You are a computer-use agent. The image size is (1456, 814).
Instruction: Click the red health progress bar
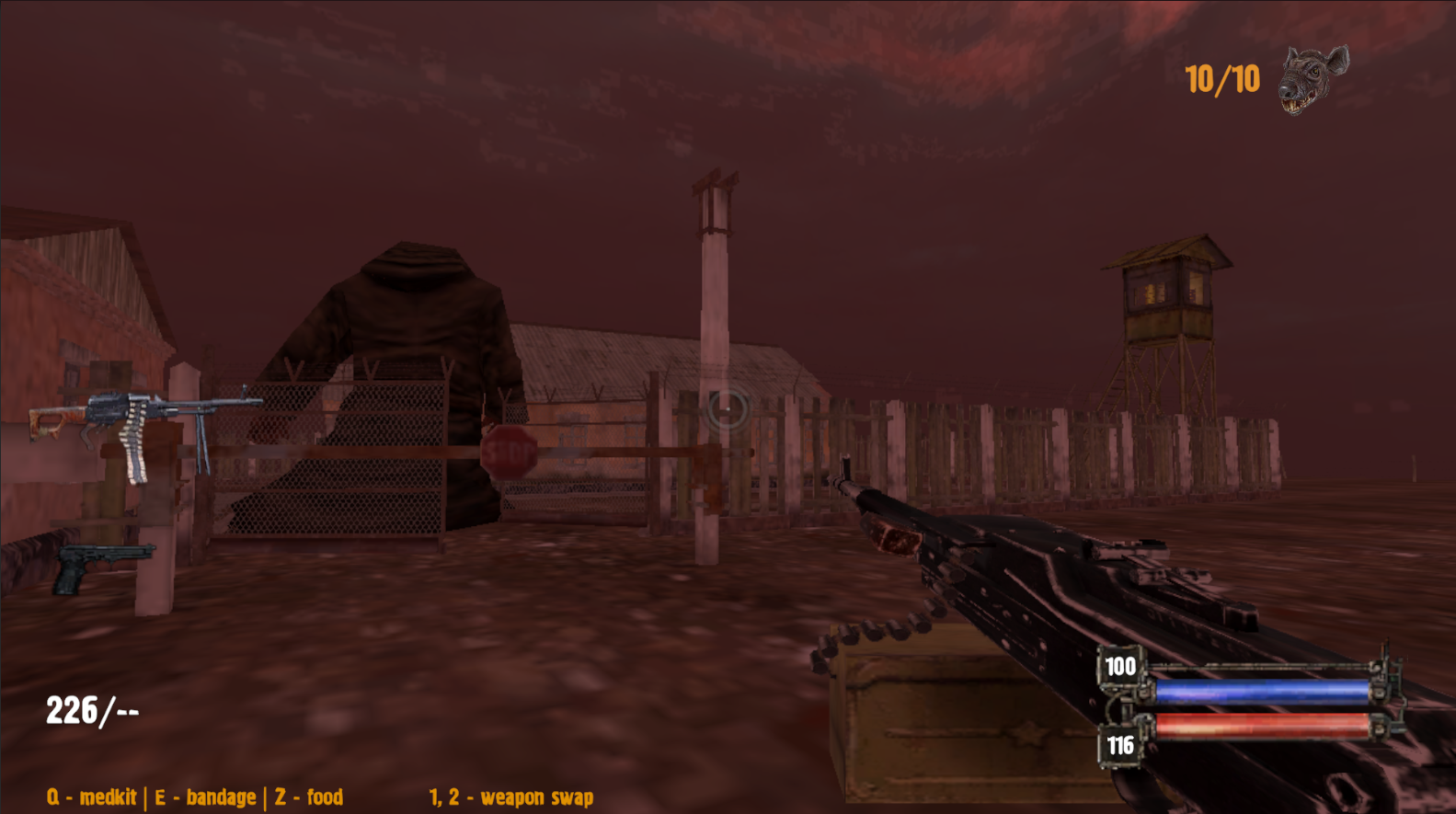pos(1260,728)
